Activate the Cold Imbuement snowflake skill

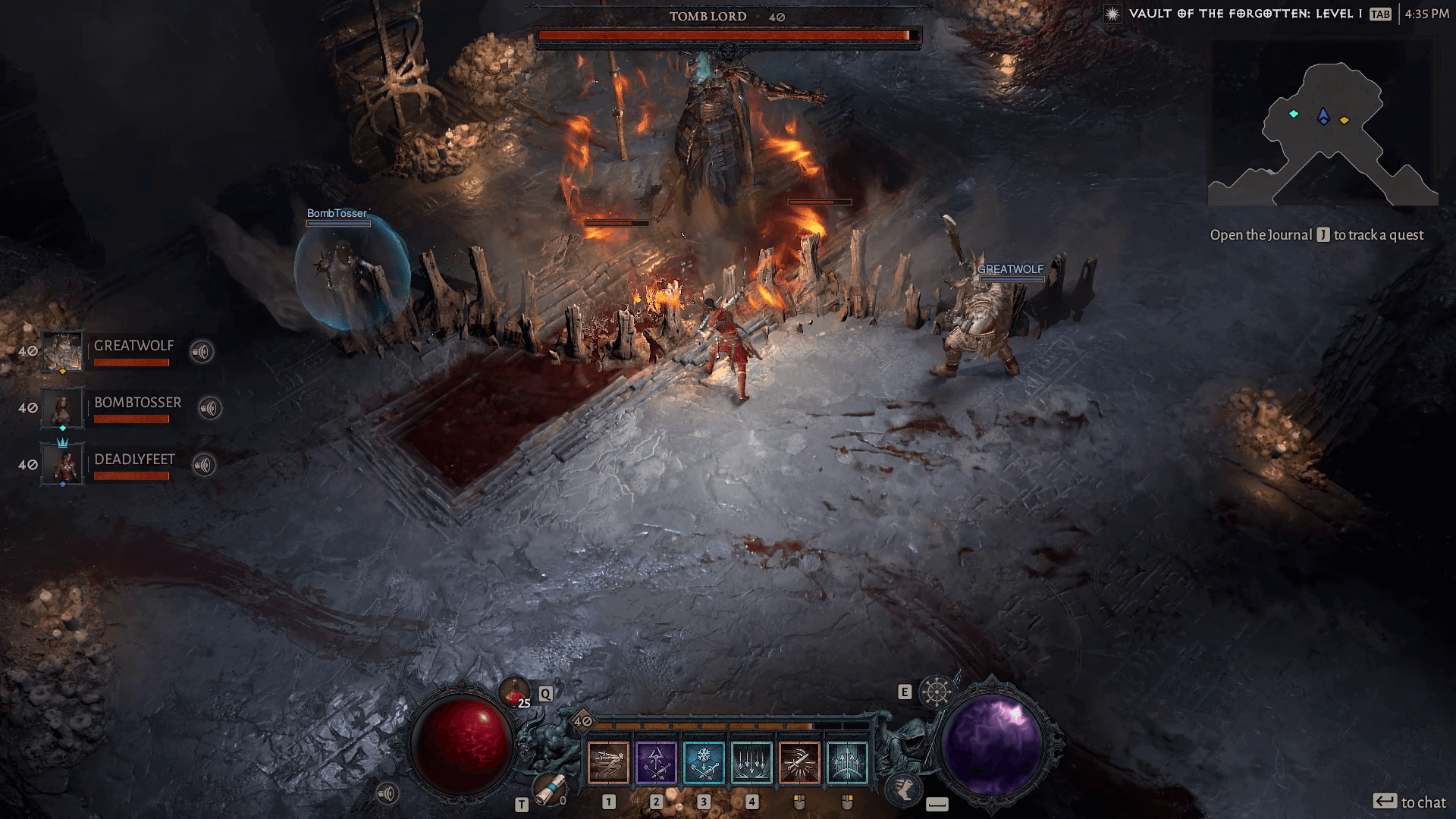(x=704, y=762)
